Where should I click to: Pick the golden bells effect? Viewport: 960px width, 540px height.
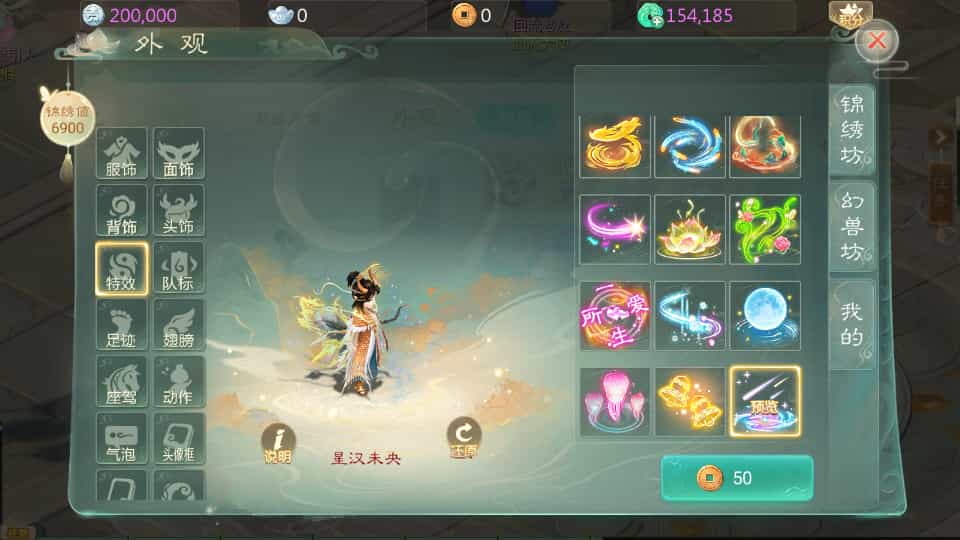click(690, 401)
